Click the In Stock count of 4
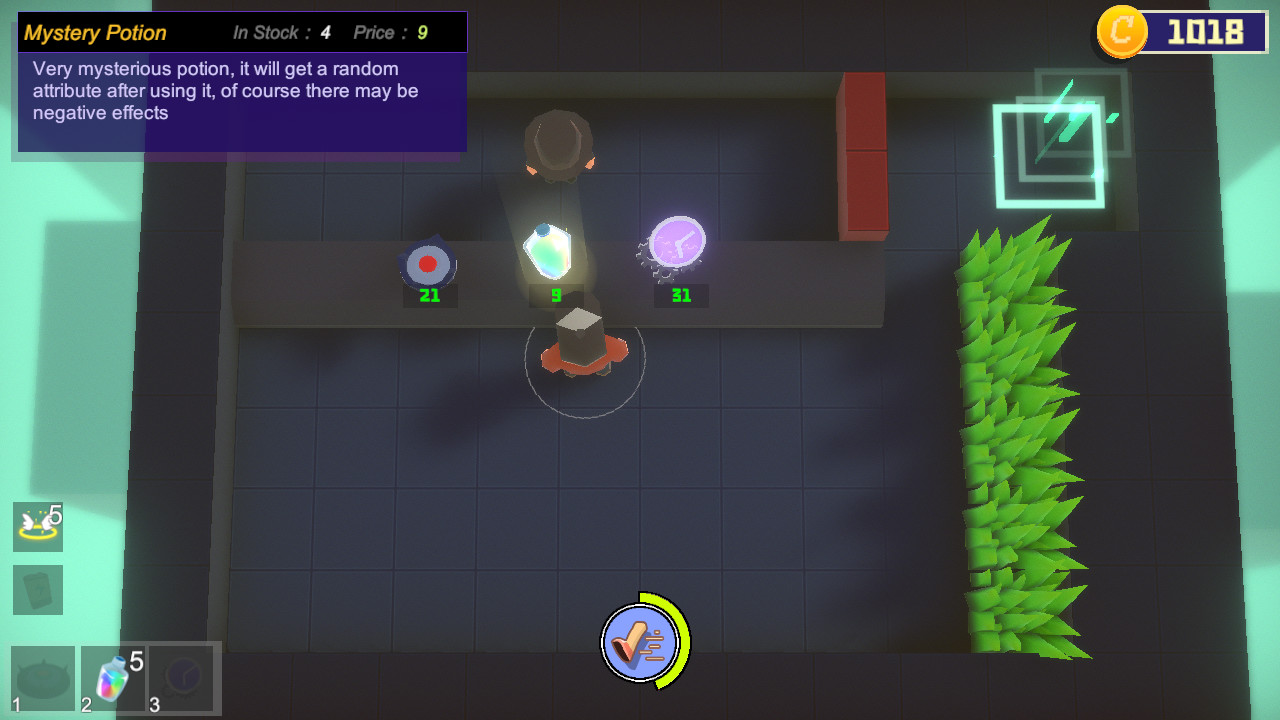 pyautogui.click(x=324, y=32)
